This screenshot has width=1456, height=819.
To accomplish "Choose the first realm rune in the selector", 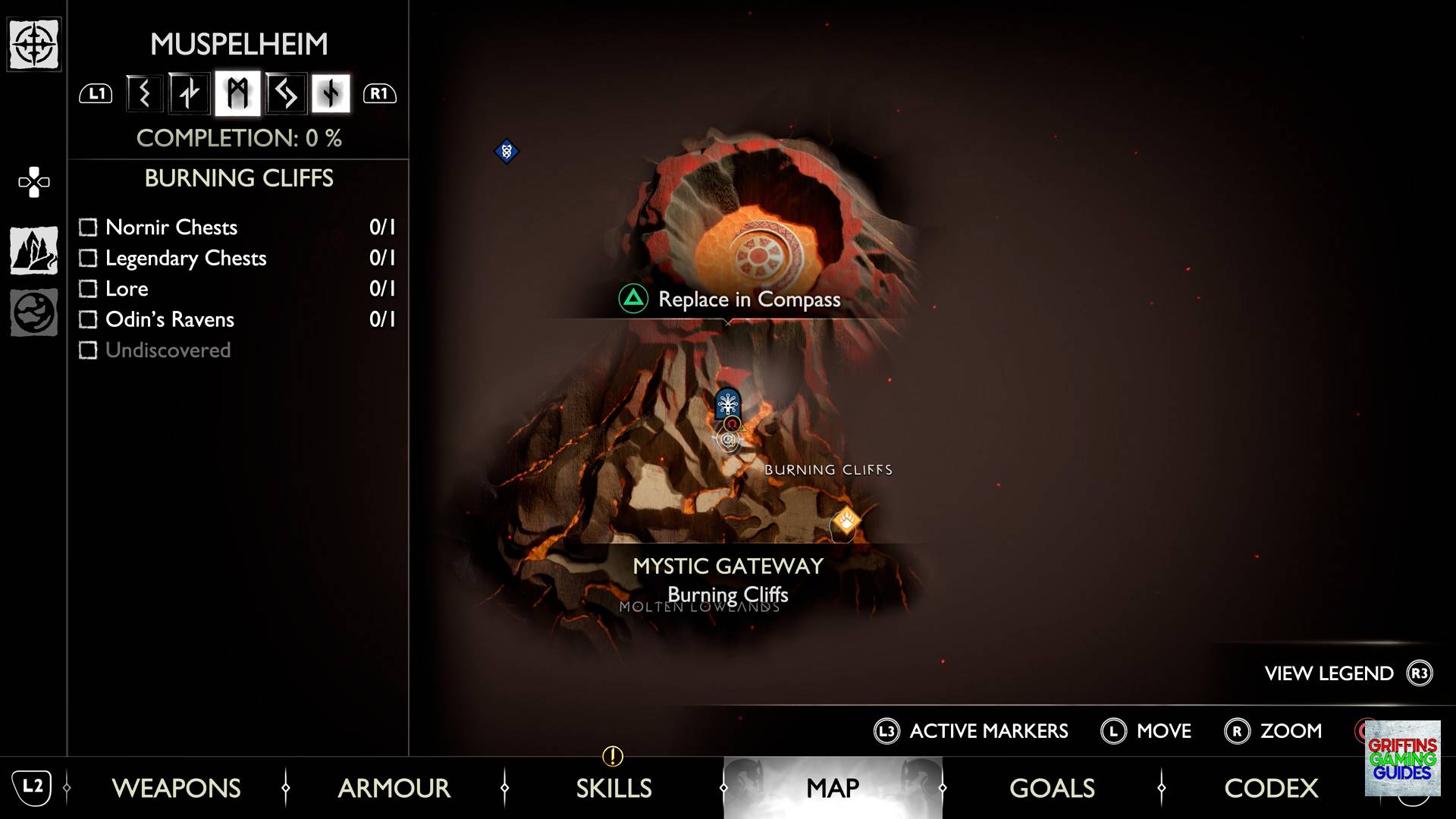I will pyautogui.click(x=144, y=93).
